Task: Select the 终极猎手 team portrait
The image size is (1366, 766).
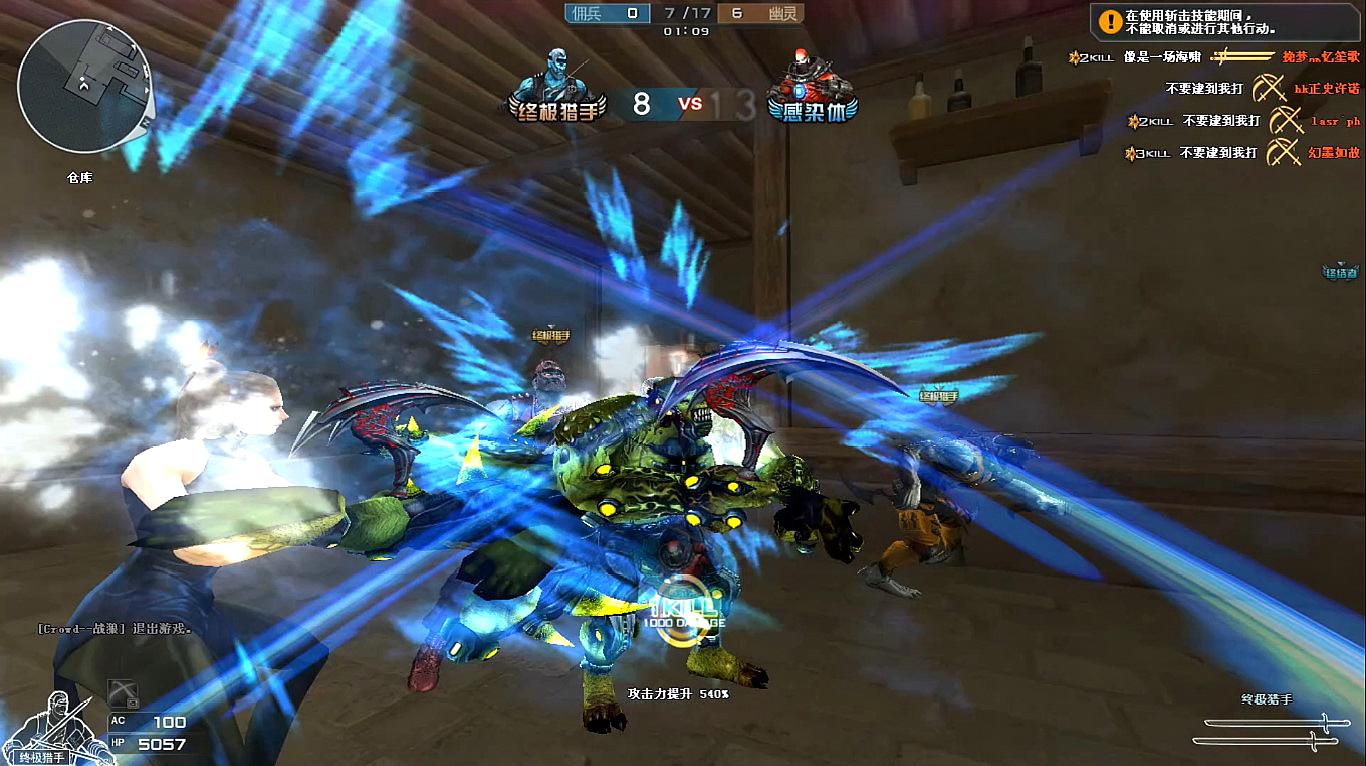Action: coord(558,85)
